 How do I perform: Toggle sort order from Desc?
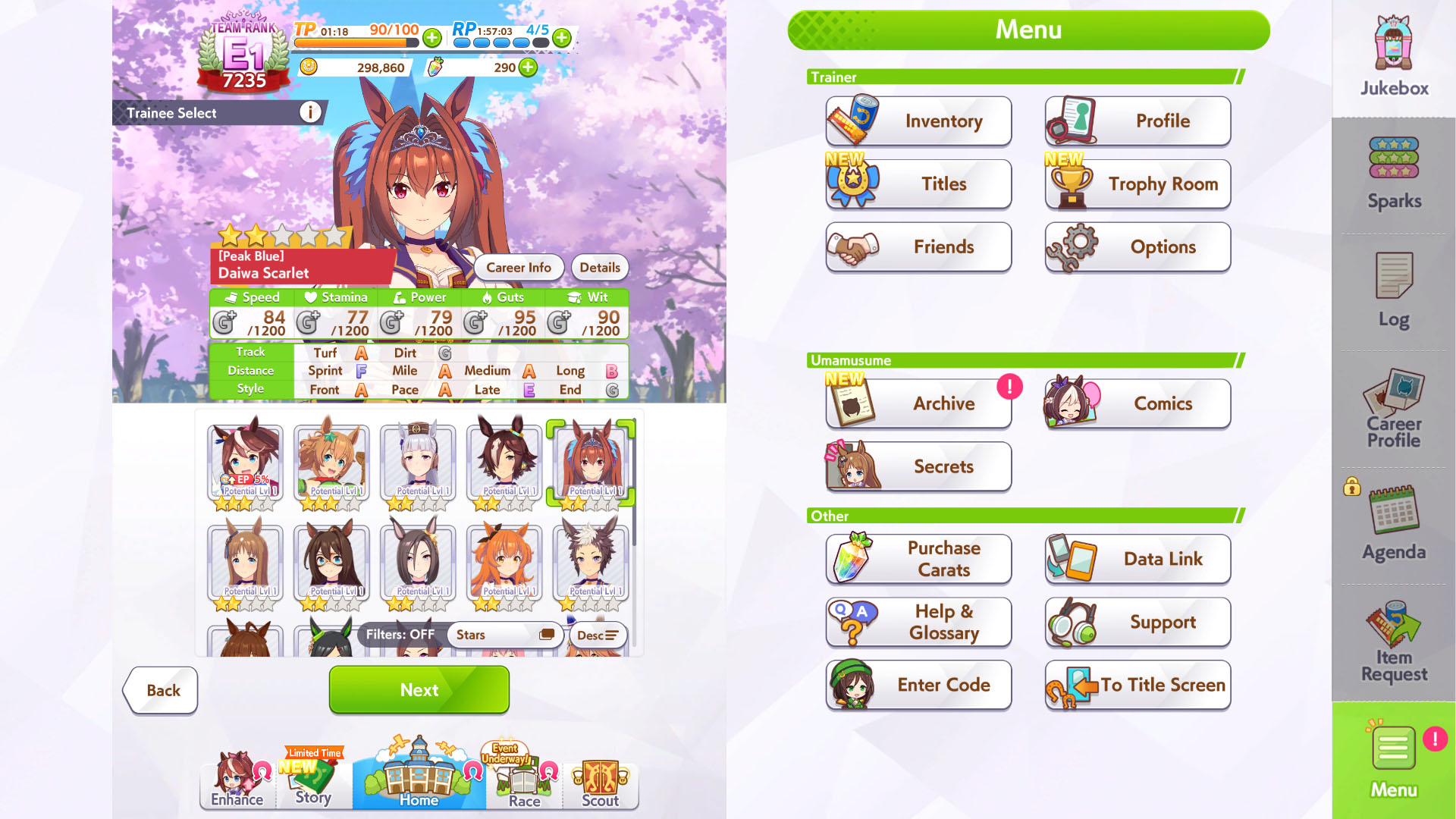(x=598, y=635)
